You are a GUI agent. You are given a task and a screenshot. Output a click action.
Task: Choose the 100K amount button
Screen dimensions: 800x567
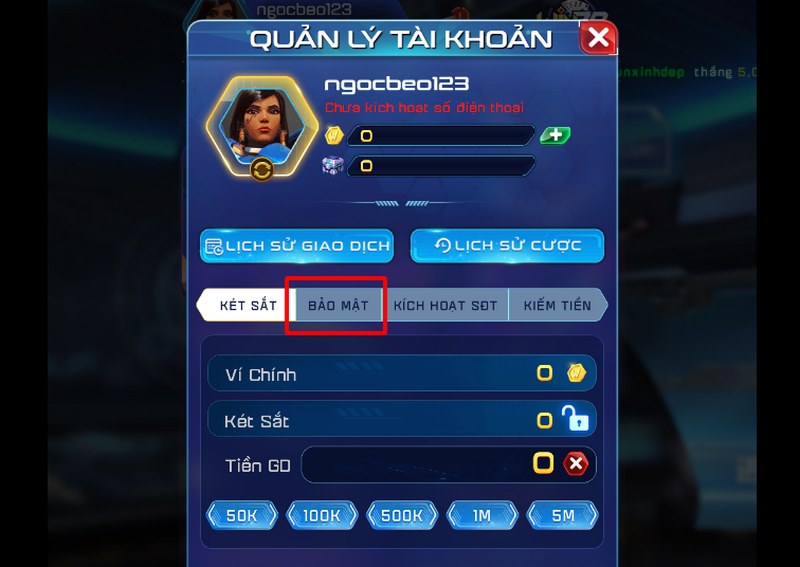coord(322,515)
